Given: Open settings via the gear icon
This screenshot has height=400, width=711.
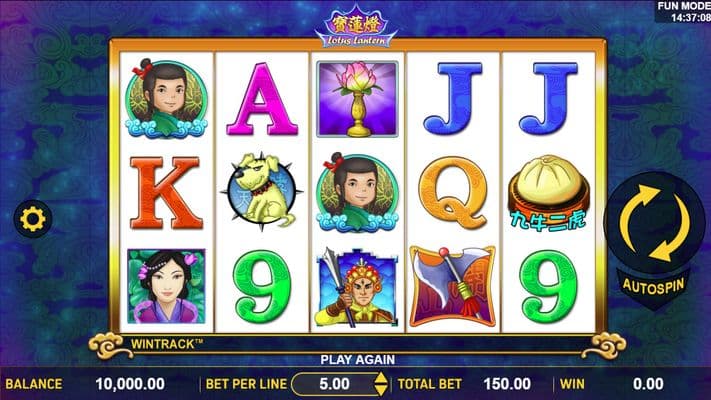Looking at the screenshot, I should point(32,219).
